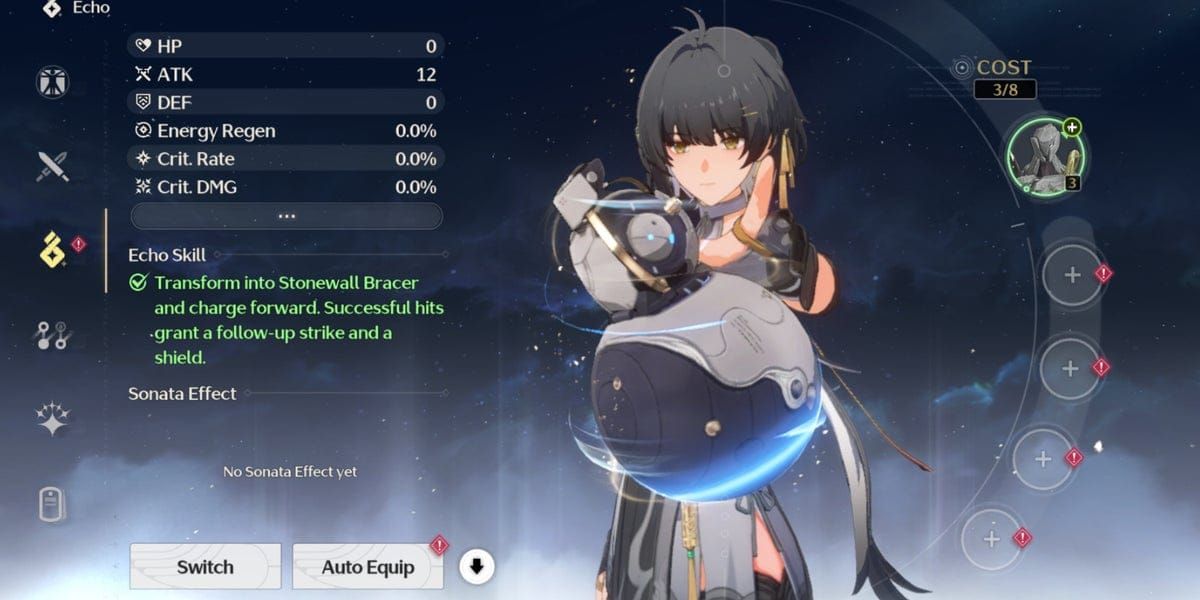The width and height of the screenshot is (1200, 600).
Task: Auto Equip echoes for the character
Action: (368, 567)
